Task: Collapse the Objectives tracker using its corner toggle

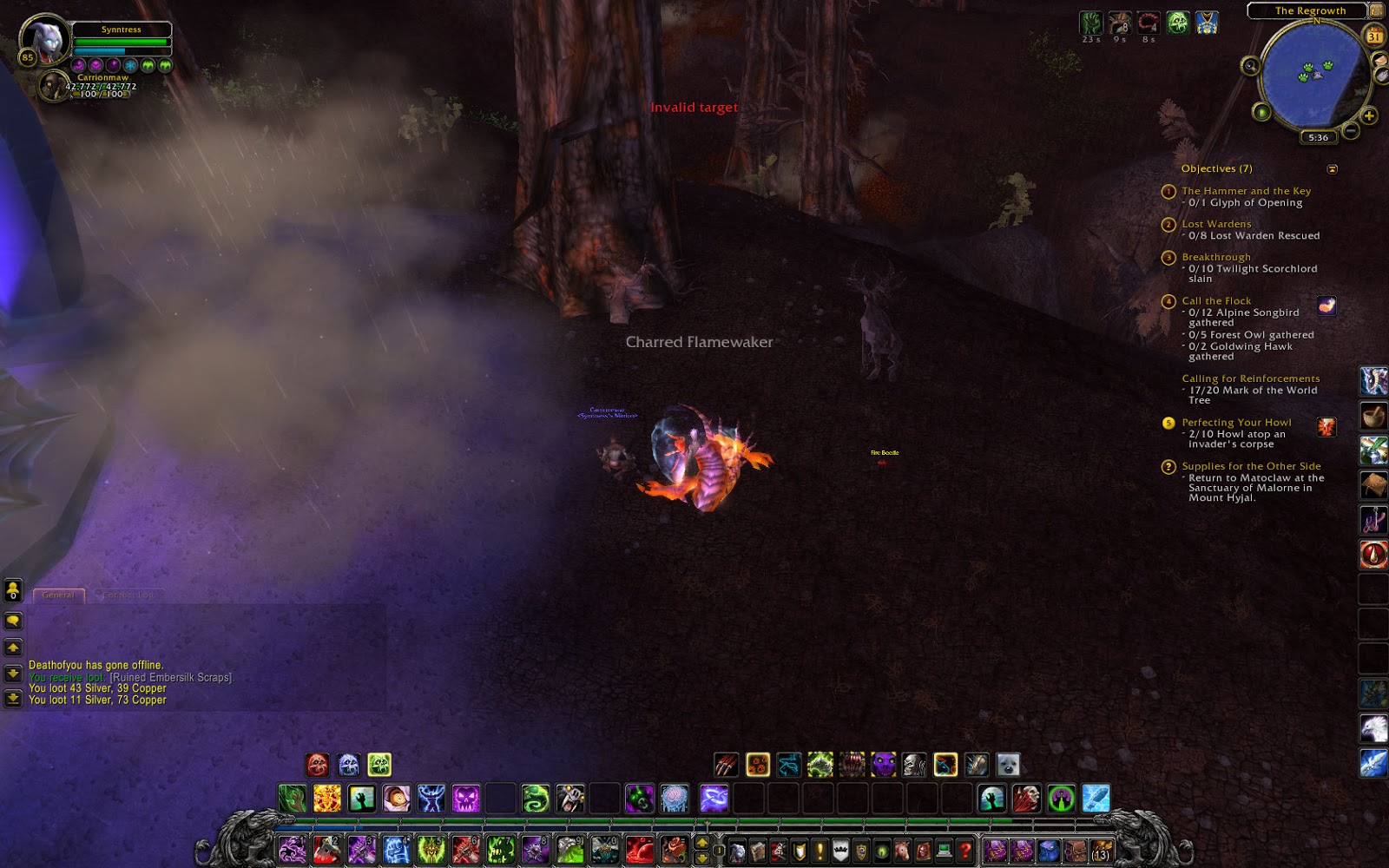Action: click(x=1332, y=168)
